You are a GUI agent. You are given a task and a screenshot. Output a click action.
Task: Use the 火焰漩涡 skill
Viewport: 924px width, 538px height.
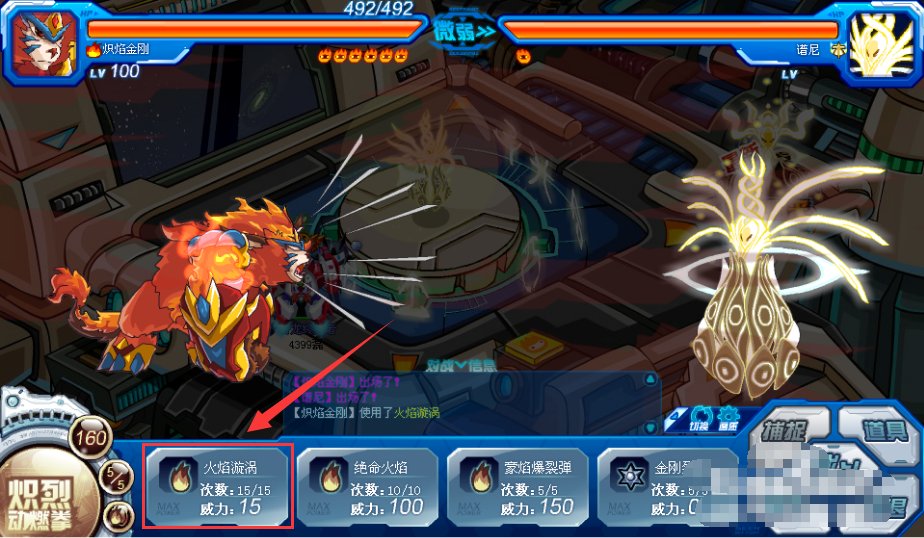pos(217,487)
